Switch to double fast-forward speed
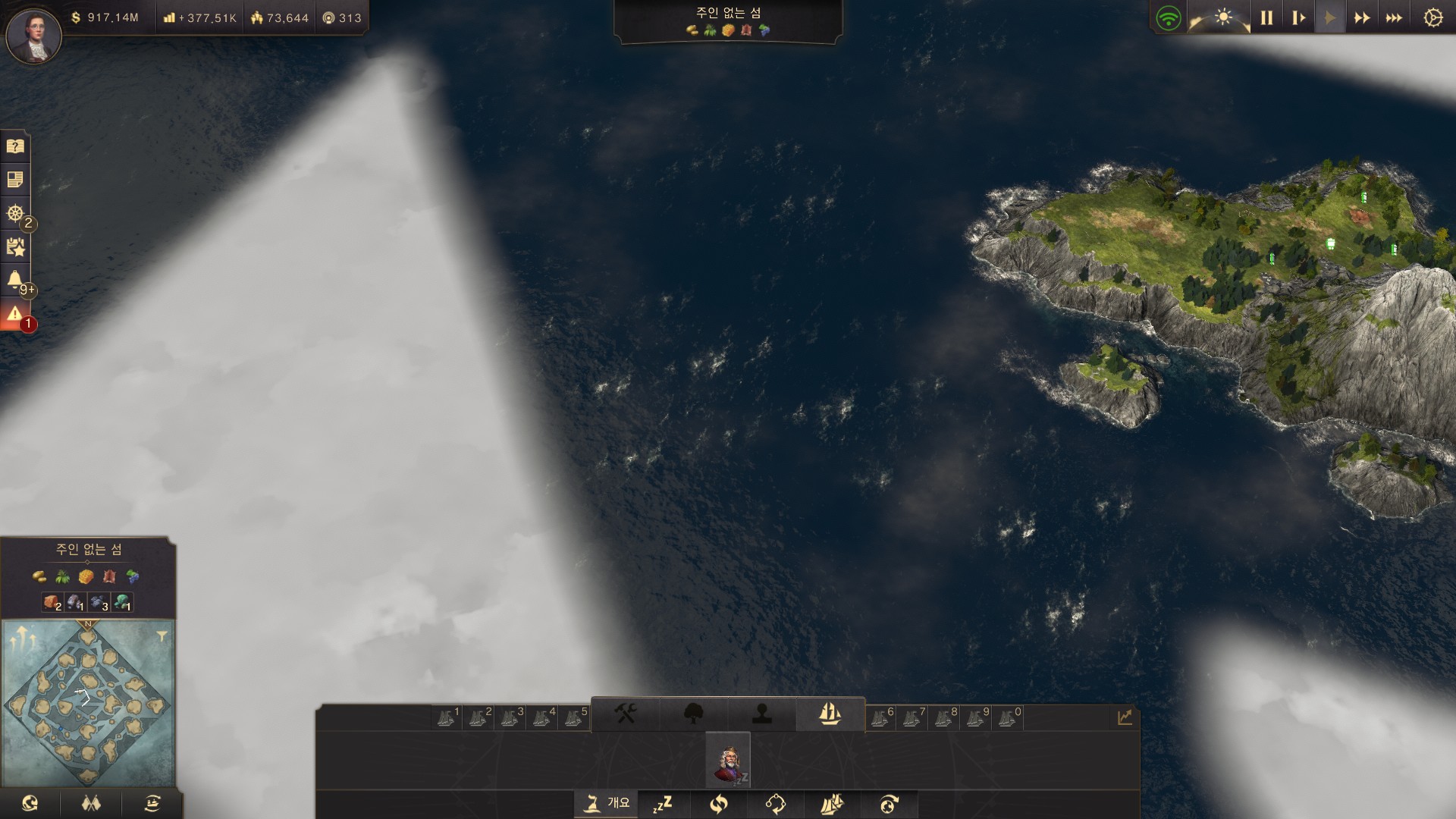This screenshot has width=1456, height=819. 1362,17
